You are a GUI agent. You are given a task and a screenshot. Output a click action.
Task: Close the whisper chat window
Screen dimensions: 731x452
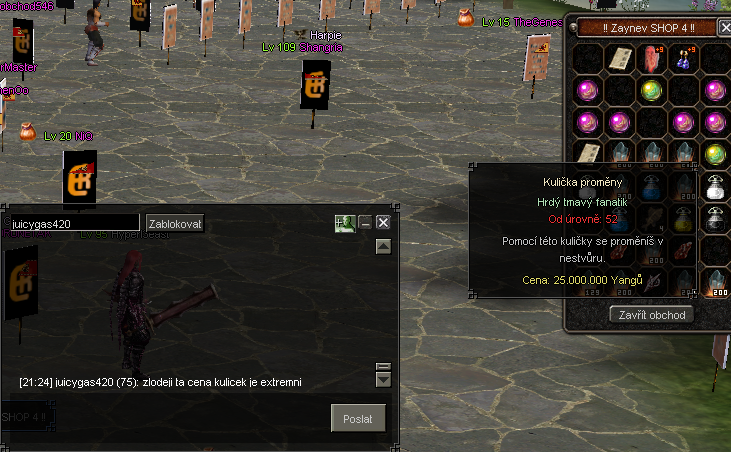(383, 223)
